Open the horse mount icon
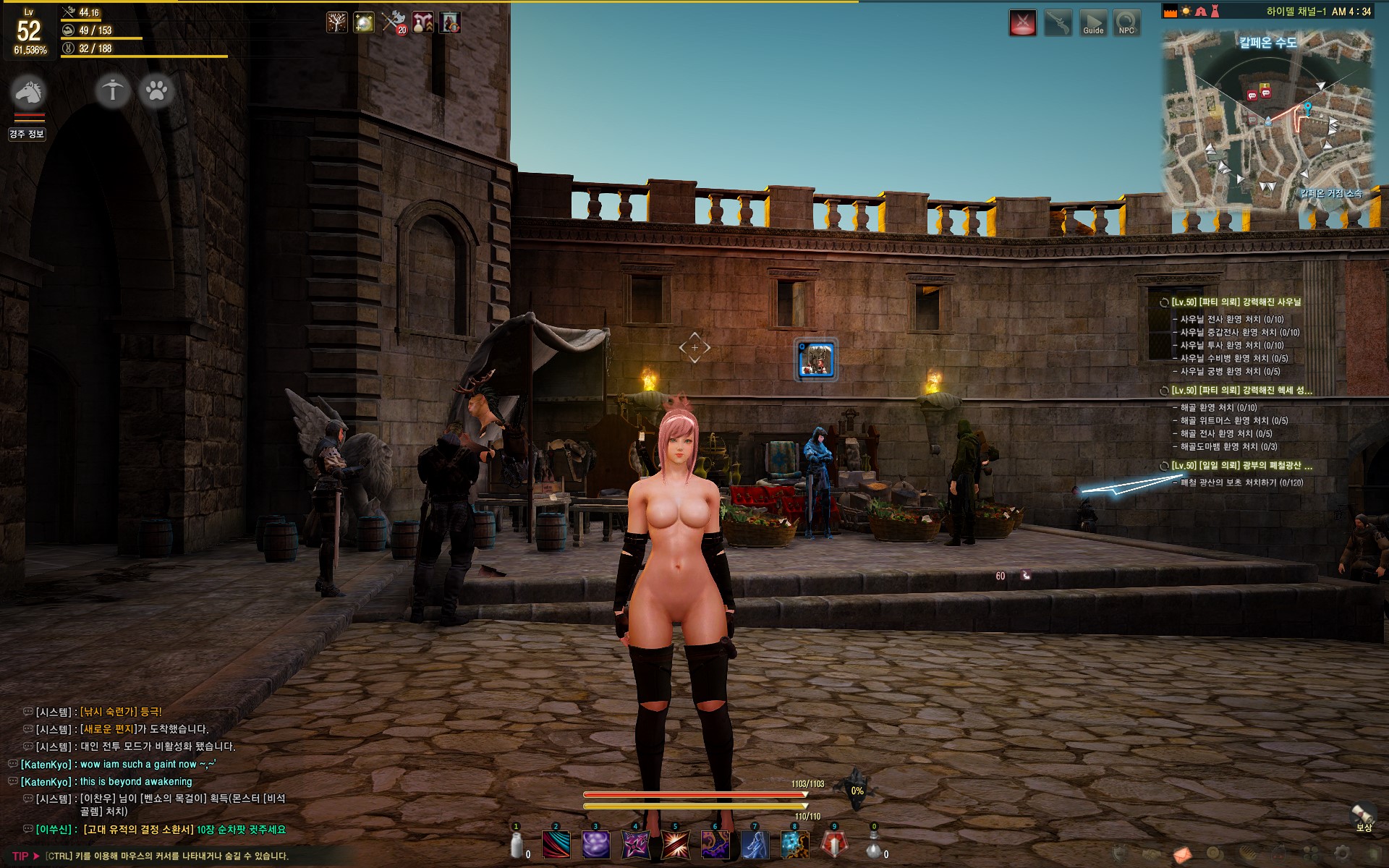1389x868 pixels. 28,92
